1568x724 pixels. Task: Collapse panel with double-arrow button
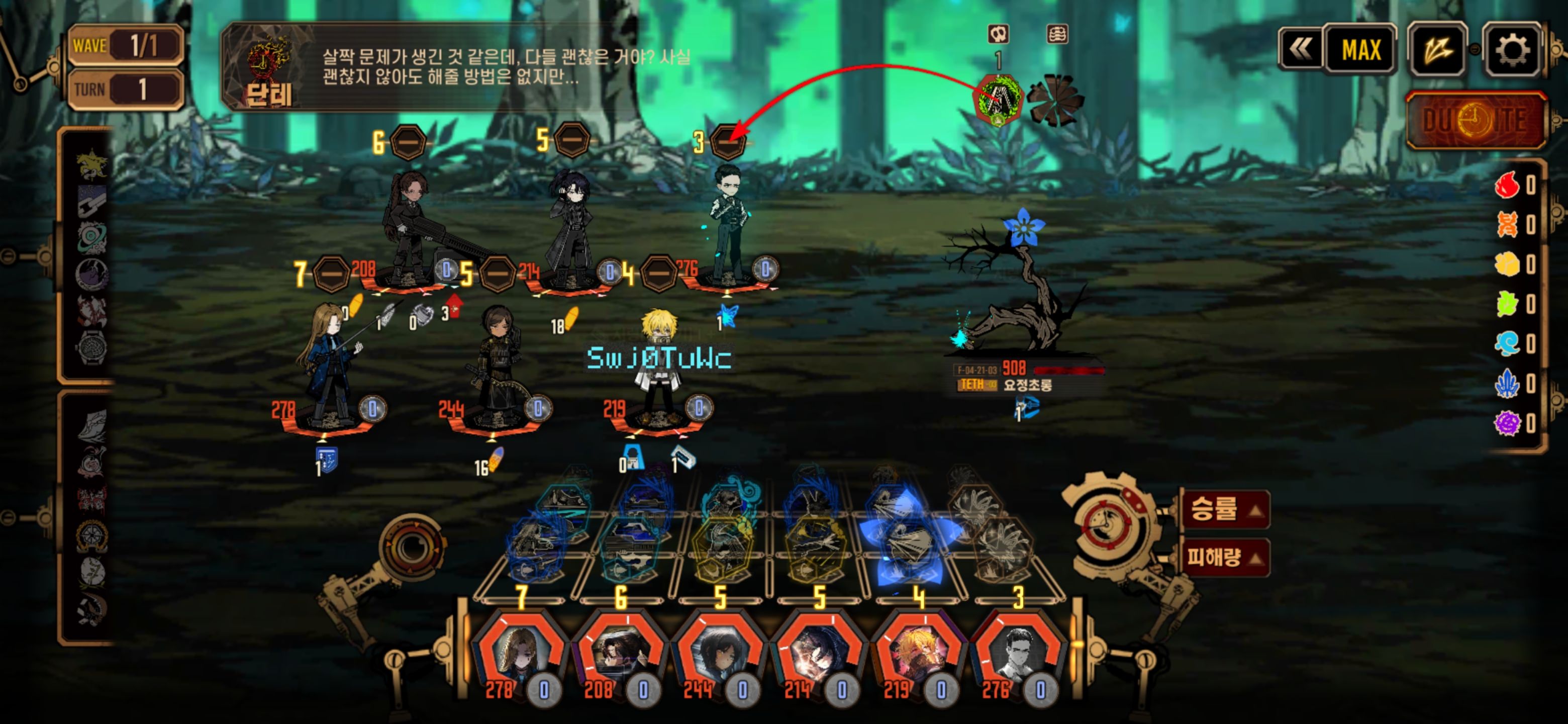pos(1300,50)
